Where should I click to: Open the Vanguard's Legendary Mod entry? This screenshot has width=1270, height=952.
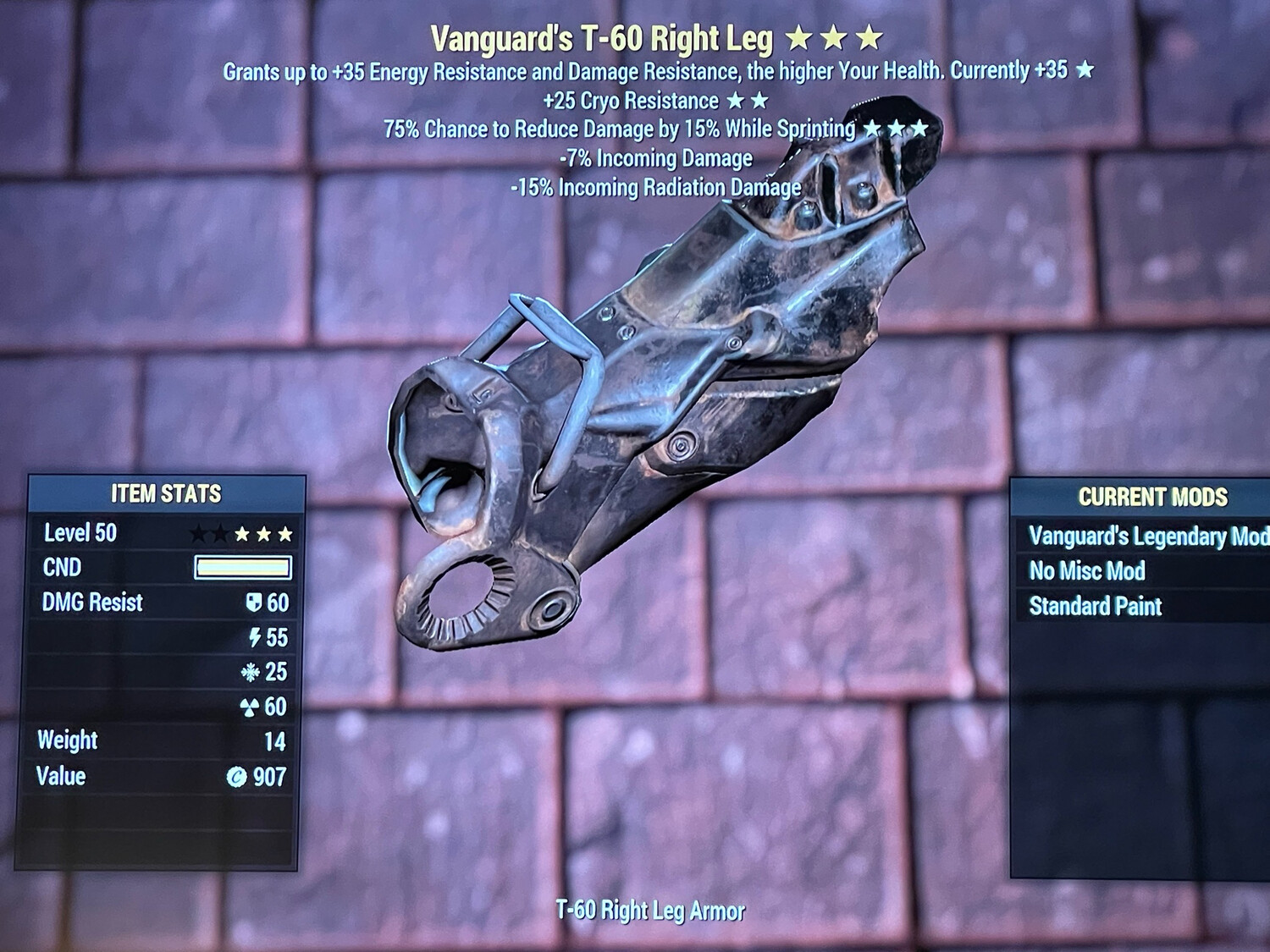1147,537
